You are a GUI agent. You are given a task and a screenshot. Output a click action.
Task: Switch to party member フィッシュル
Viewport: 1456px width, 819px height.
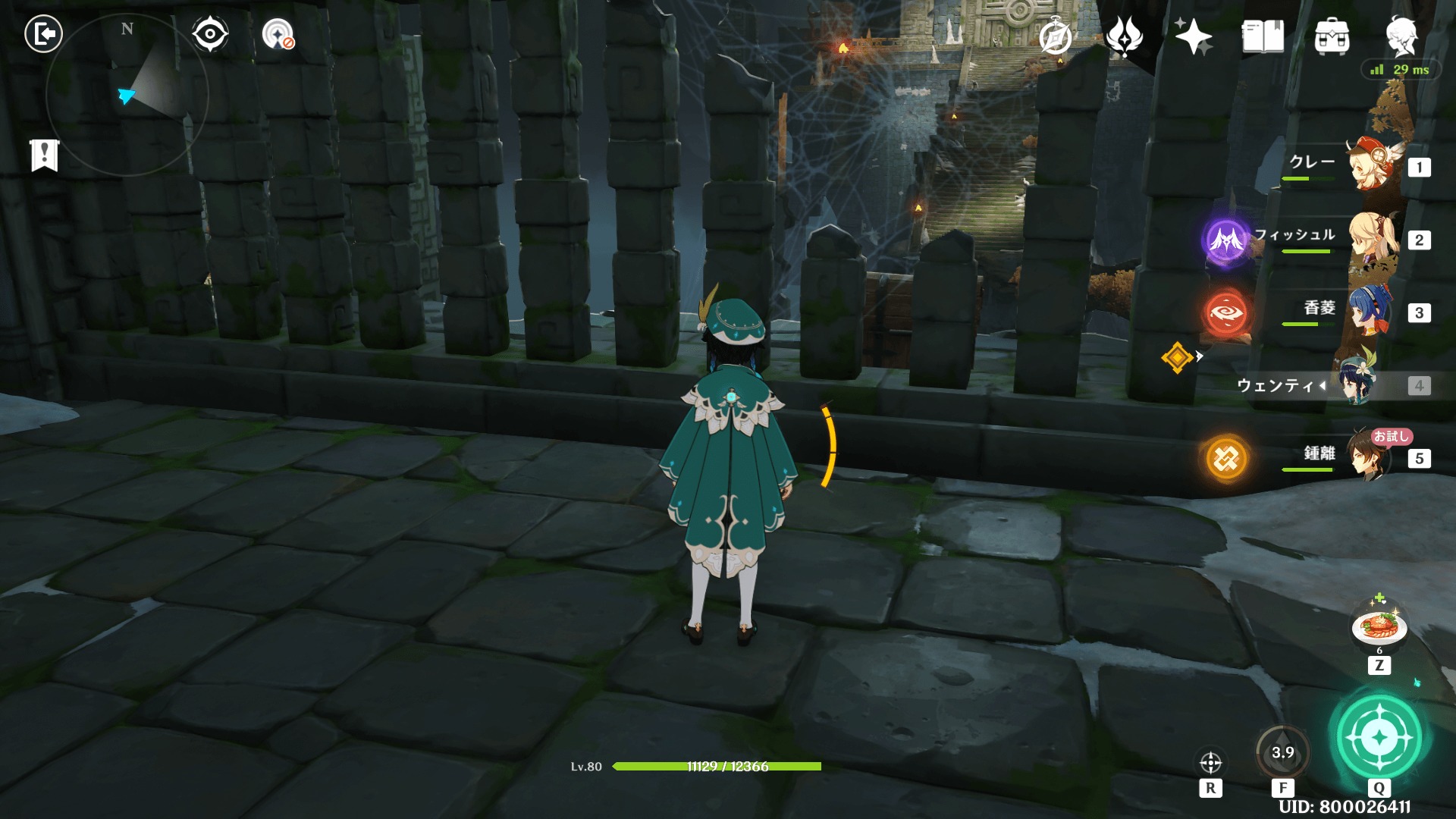tap(1370, 239)
